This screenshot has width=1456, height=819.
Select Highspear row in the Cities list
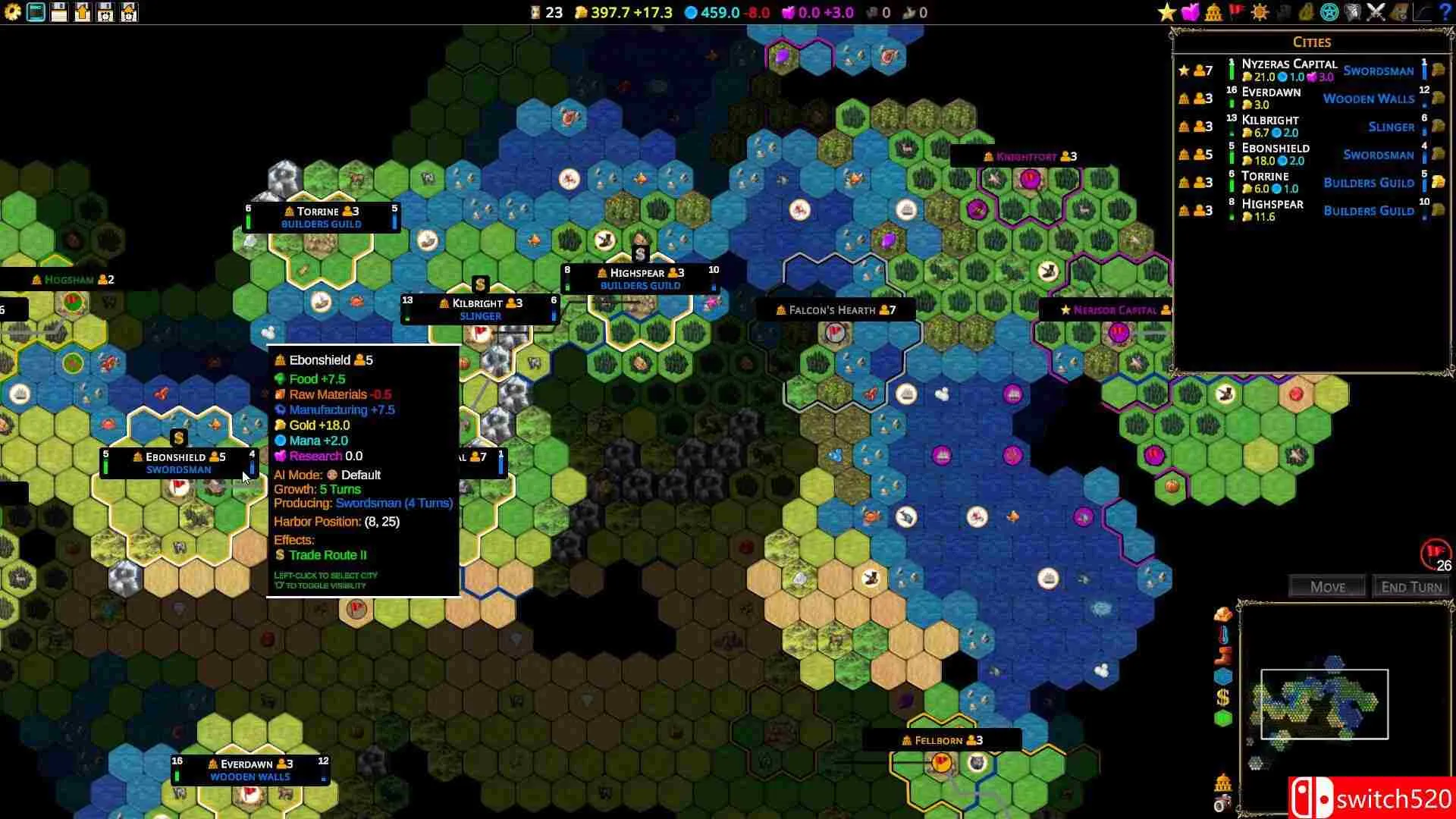[x=1272, y=205]
